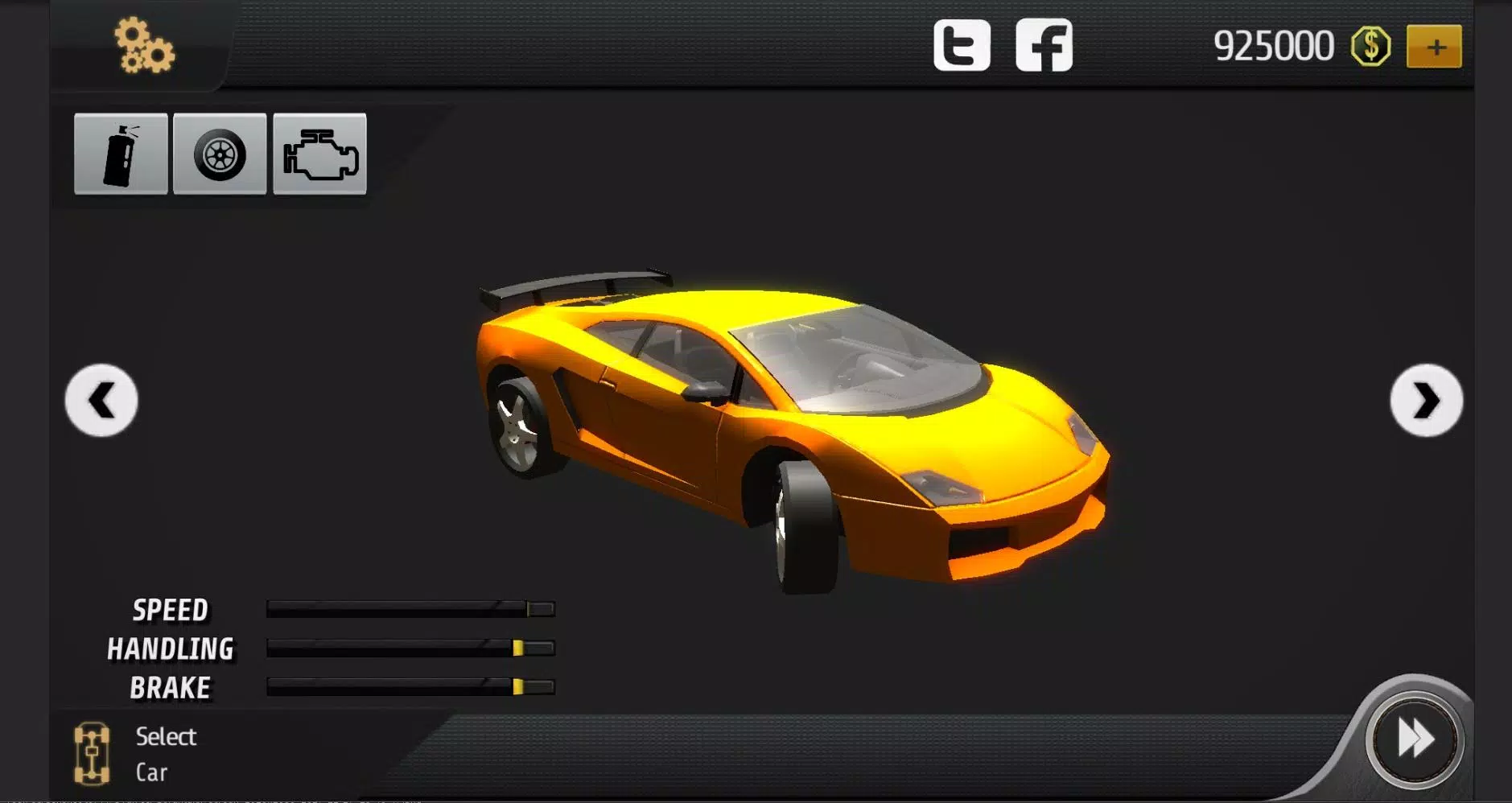Click the BRAKE stat bar

point(410,687)
